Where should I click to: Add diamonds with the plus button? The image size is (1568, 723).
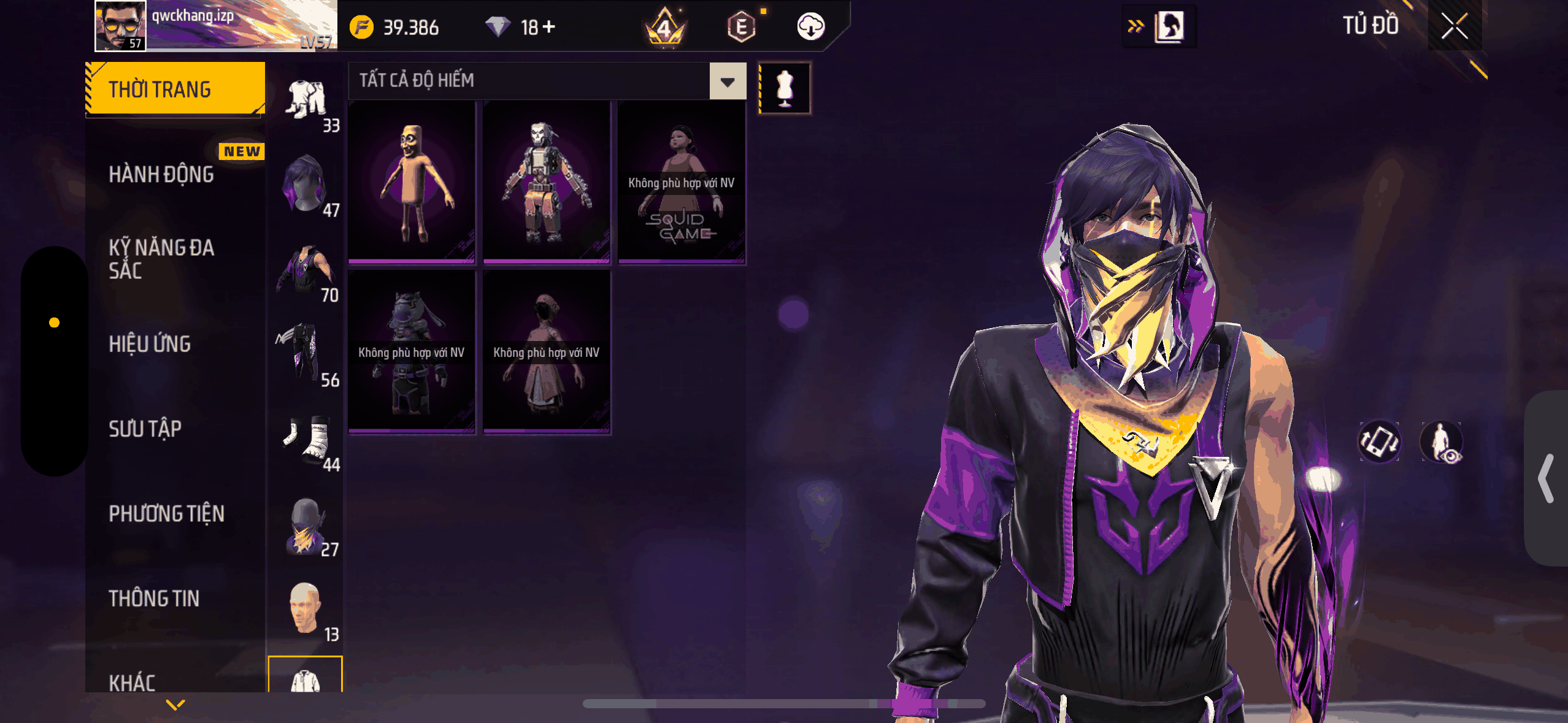(x=549, y=27)
